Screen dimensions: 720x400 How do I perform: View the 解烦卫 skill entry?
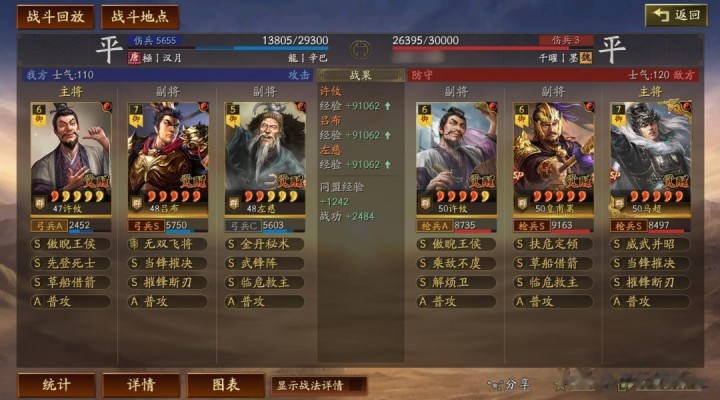[456, 282]
